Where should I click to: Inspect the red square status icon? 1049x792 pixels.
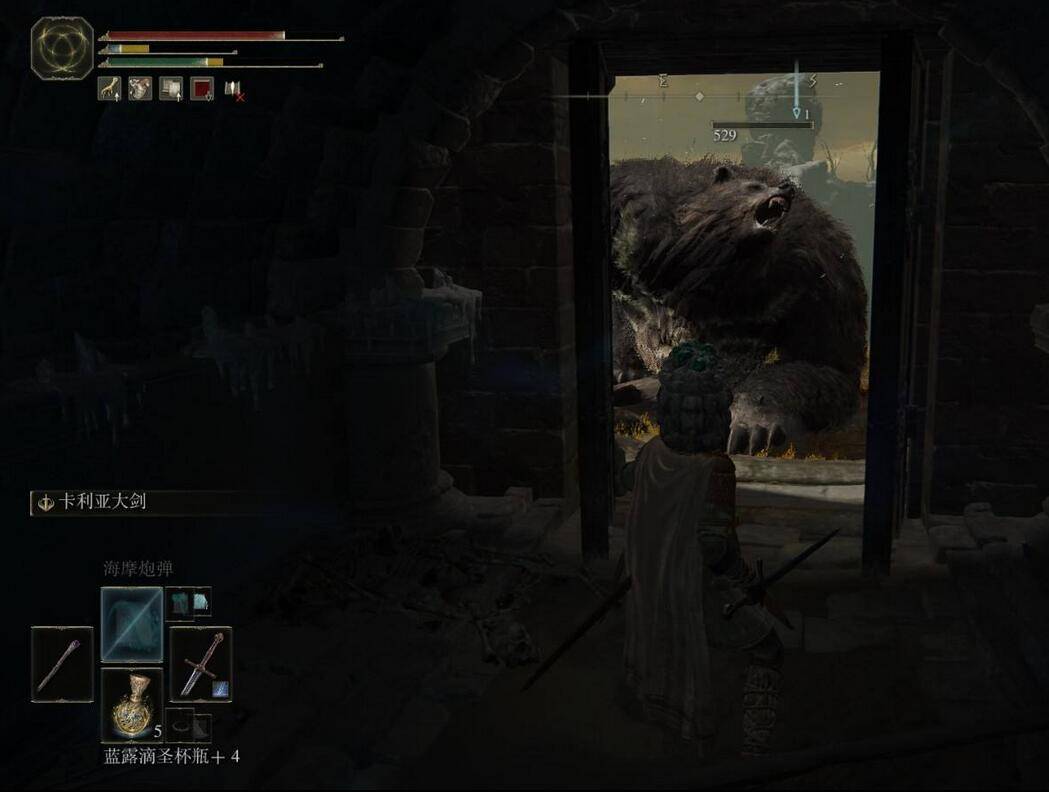point(202,89)
